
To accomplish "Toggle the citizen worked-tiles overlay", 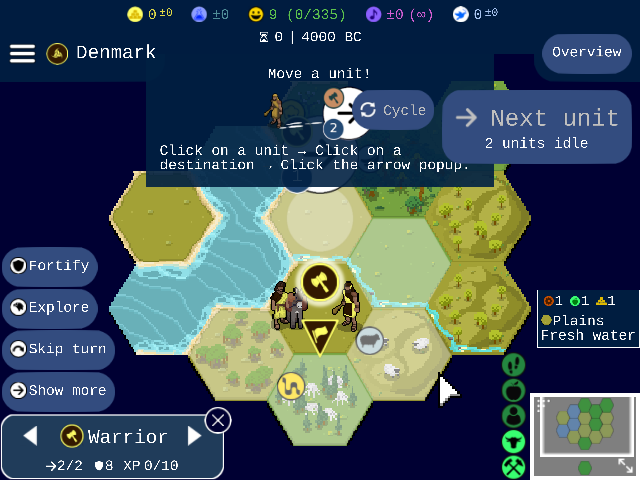I will click(514, 415).
